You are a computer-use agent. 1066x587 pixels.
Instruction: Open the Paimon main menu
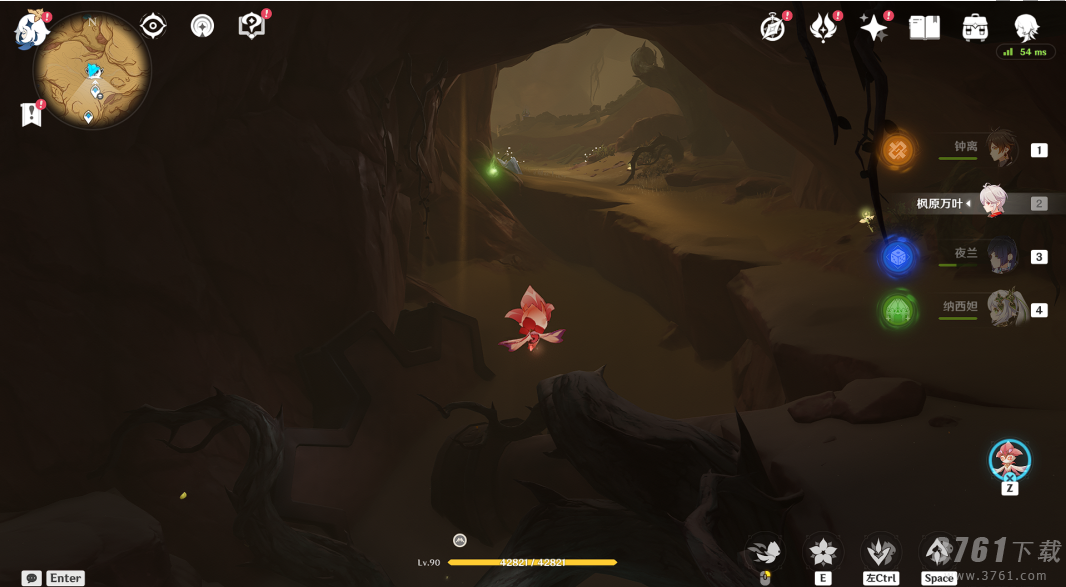[31, 30]
